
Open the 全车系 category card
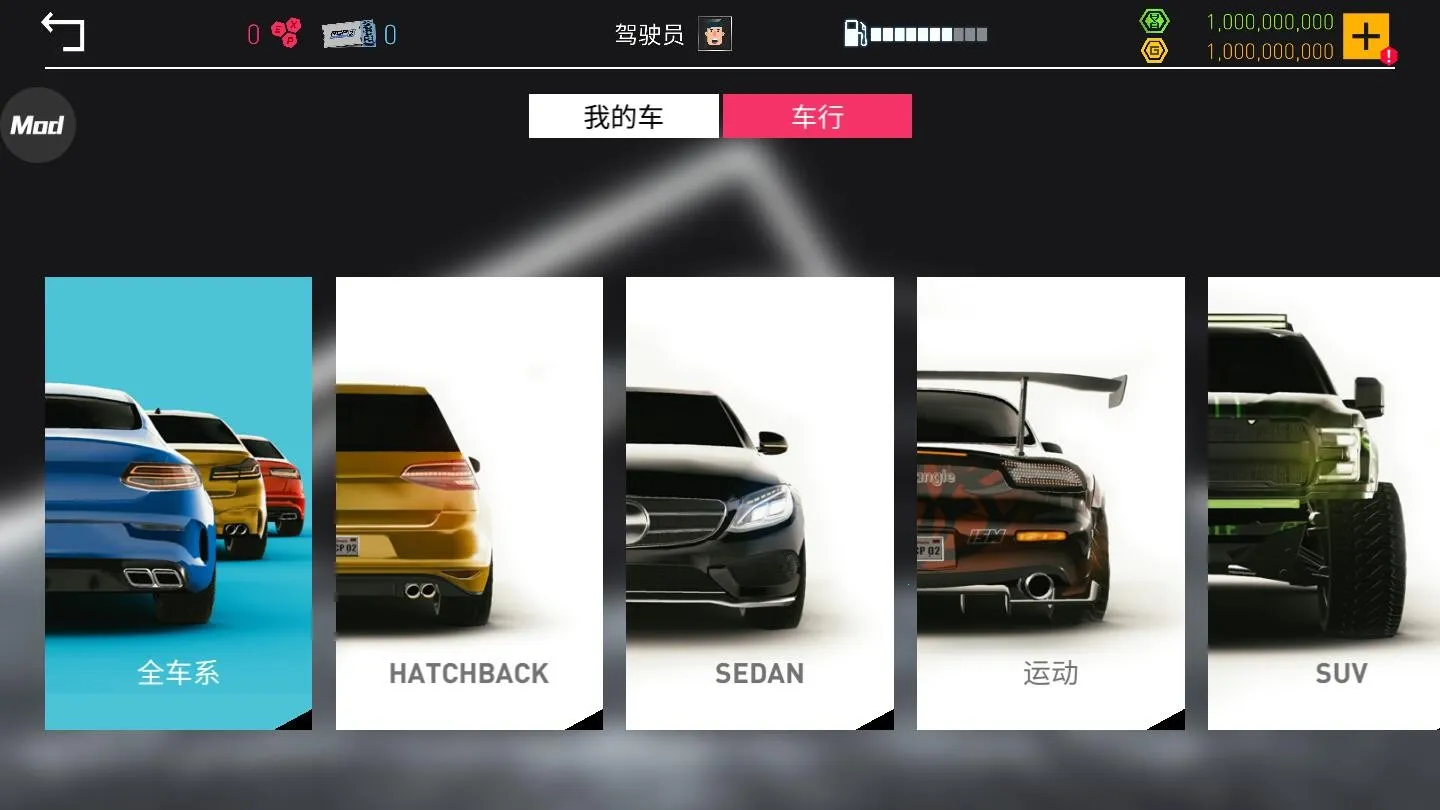177,502
